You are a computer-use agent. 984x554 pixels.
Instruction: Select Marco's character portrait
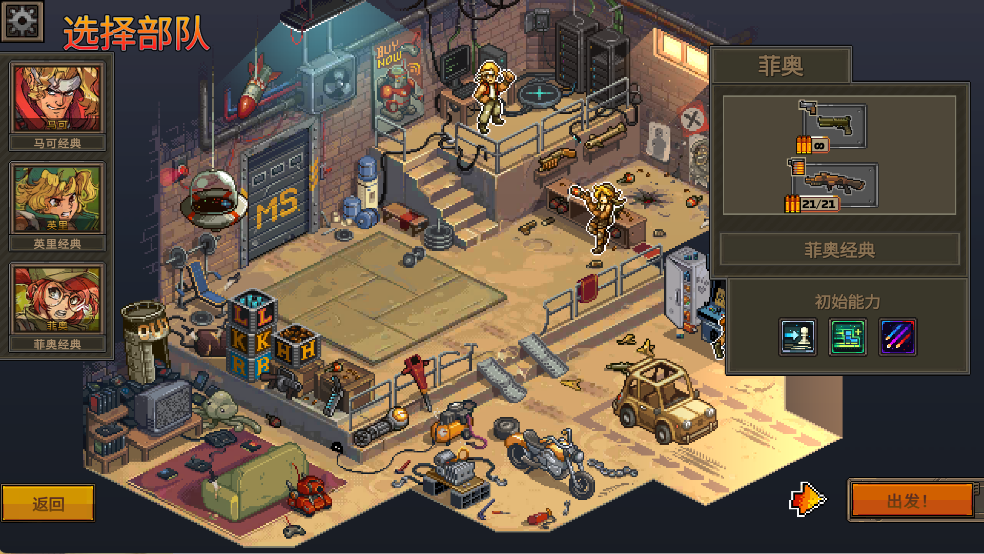click(57, 98)
